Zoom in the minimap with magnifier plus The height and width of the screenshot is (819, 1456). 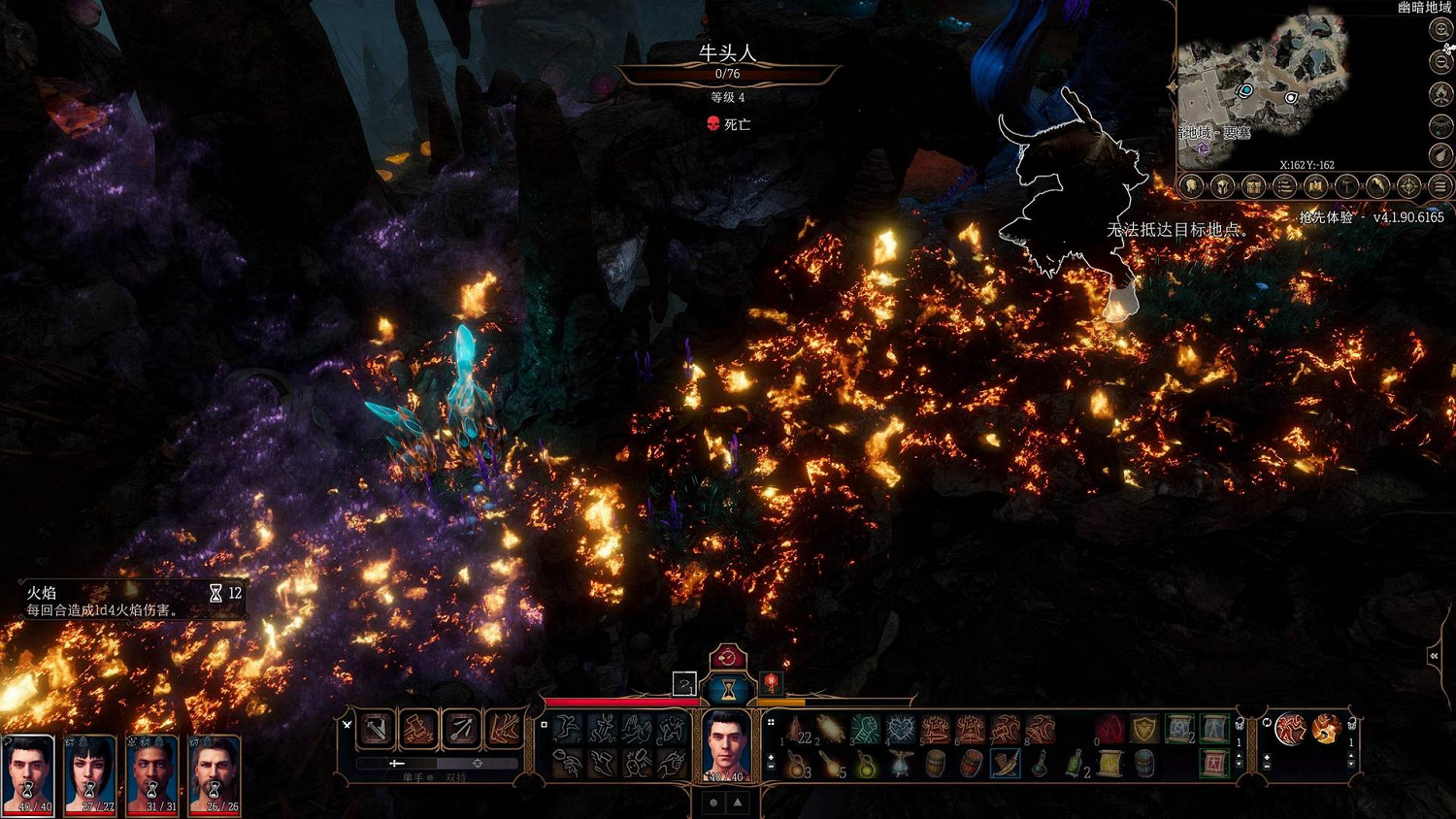tap(1441, 30)
